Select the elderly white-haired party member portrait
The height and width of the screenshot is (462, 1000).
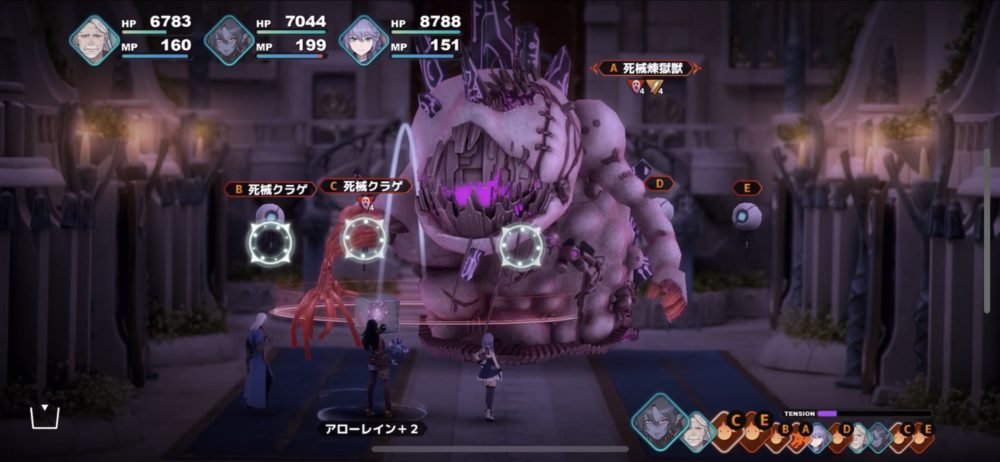click(x=95, y=40)
